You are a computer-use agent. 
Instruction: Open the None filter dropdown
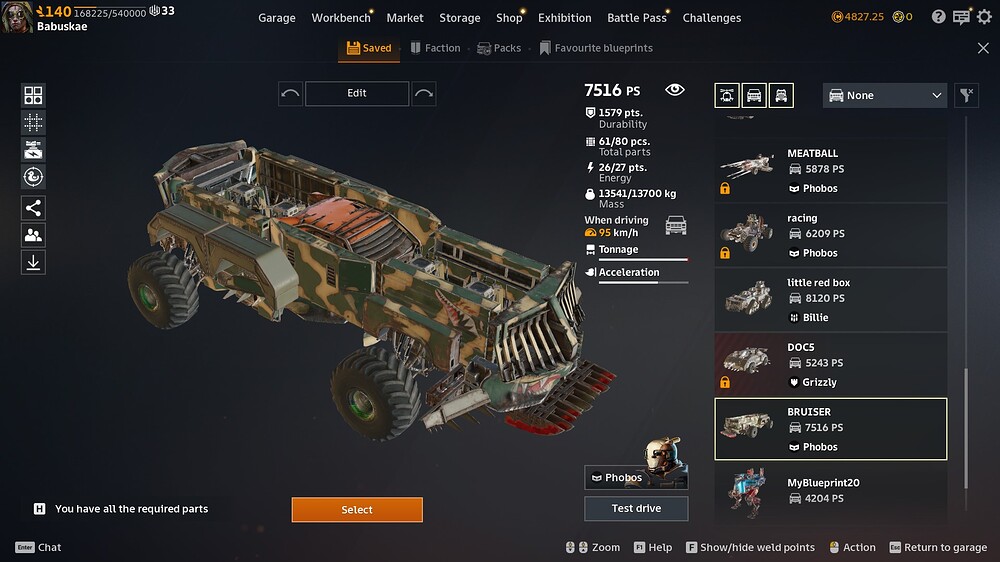[884, 95]
